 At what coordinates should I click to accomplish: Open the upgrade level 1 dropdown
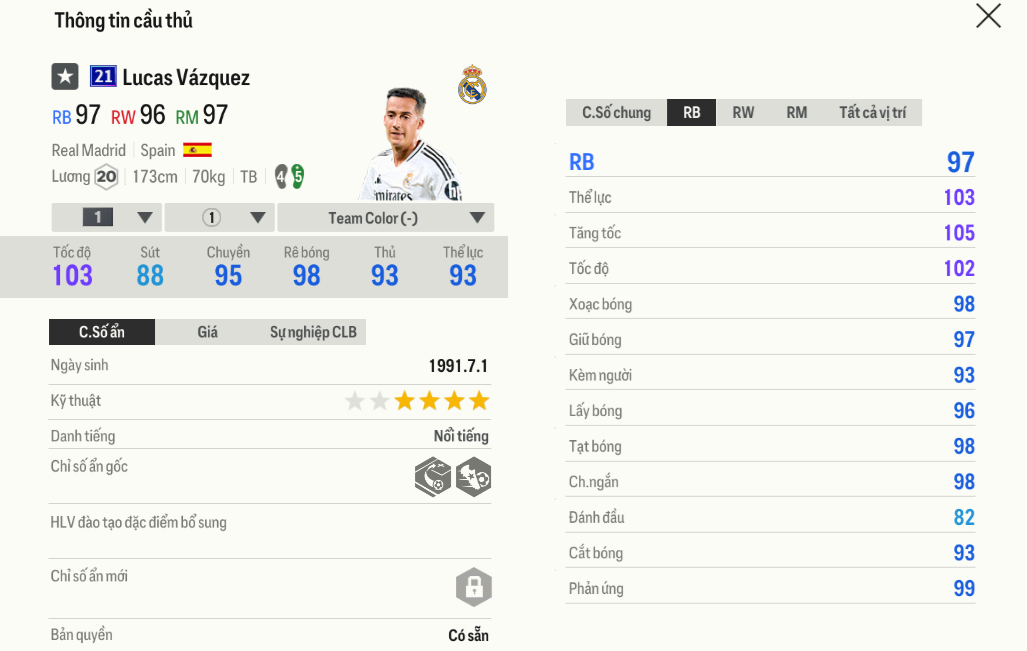pyautogui.click(x=107, y=218)
